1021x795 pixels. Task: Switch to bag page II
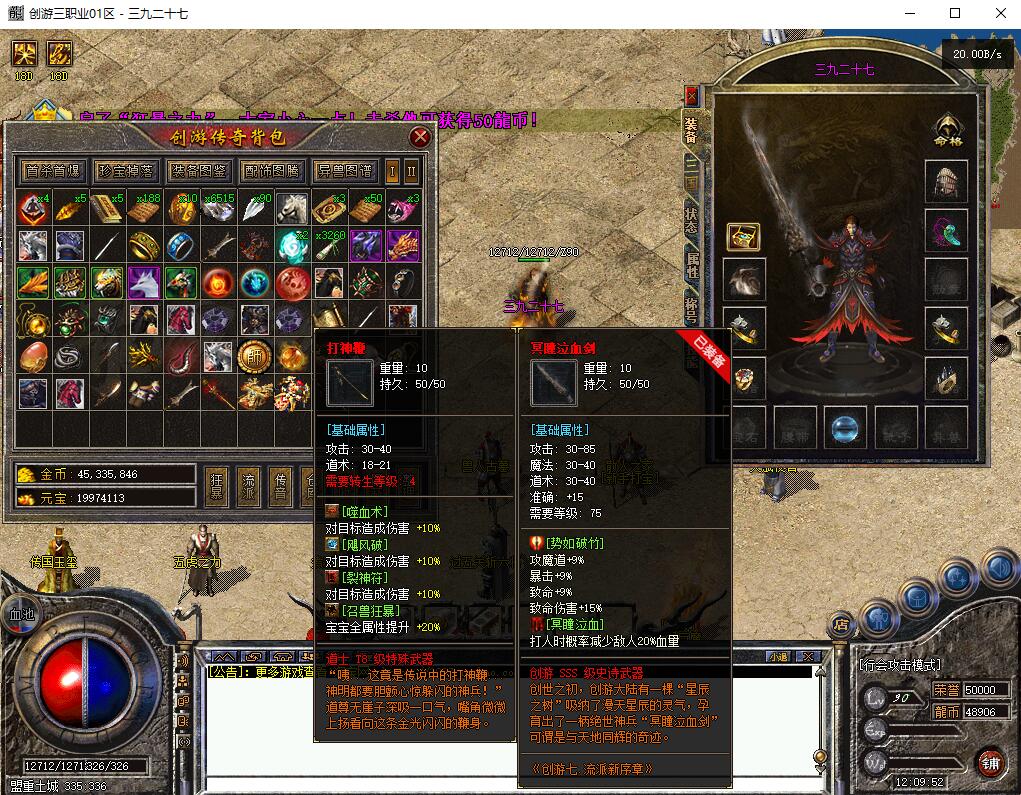(x=411, y=171)
